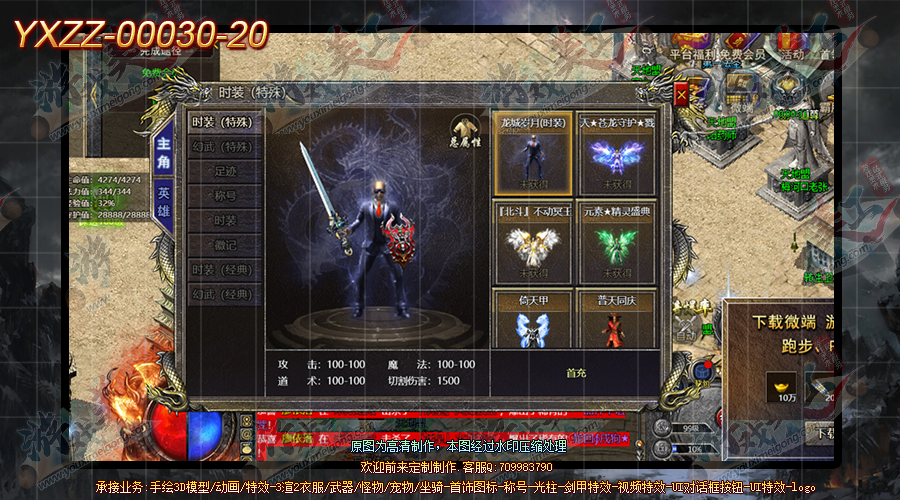
Task: Open the 幻武 (特殊) category
Action: (225, 147)
